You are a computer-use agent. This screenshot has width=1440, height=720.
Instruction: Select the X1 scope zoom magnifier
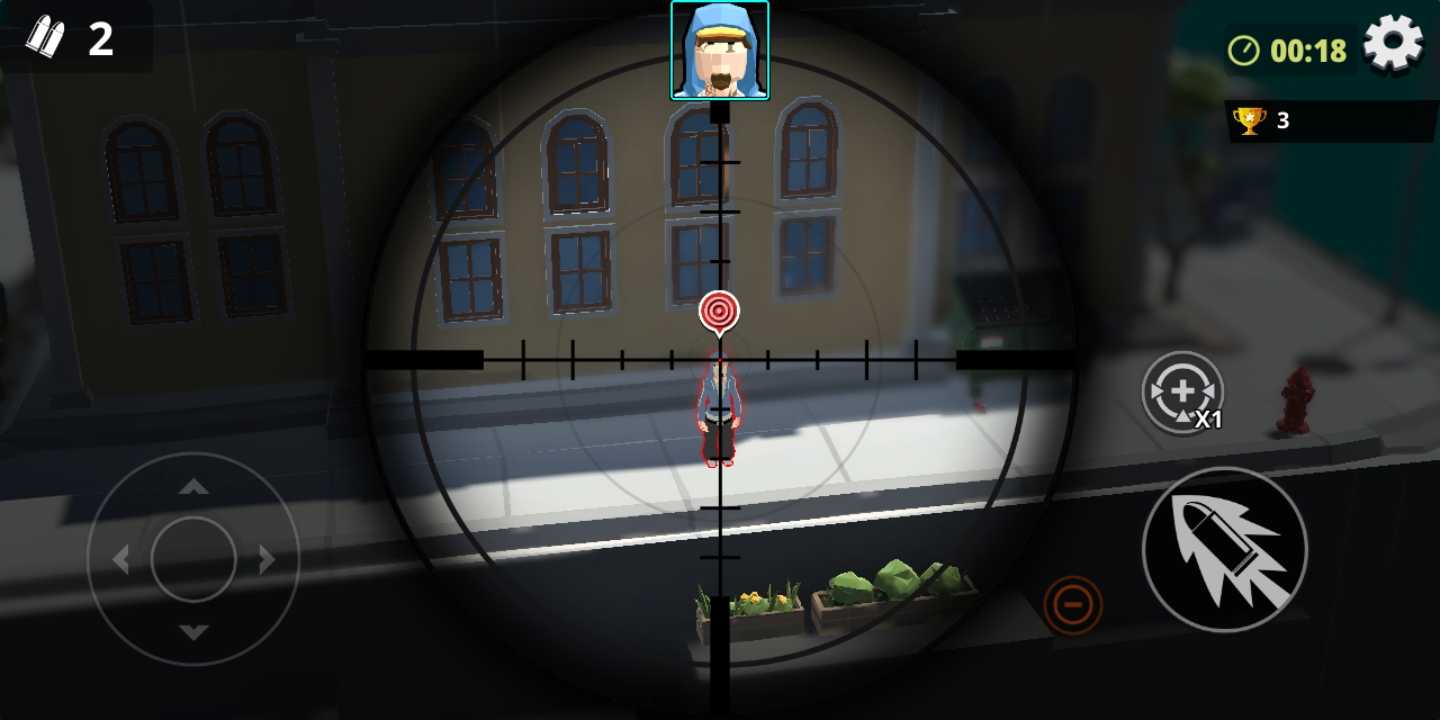pyautogui.click(x=1185, y=393)
